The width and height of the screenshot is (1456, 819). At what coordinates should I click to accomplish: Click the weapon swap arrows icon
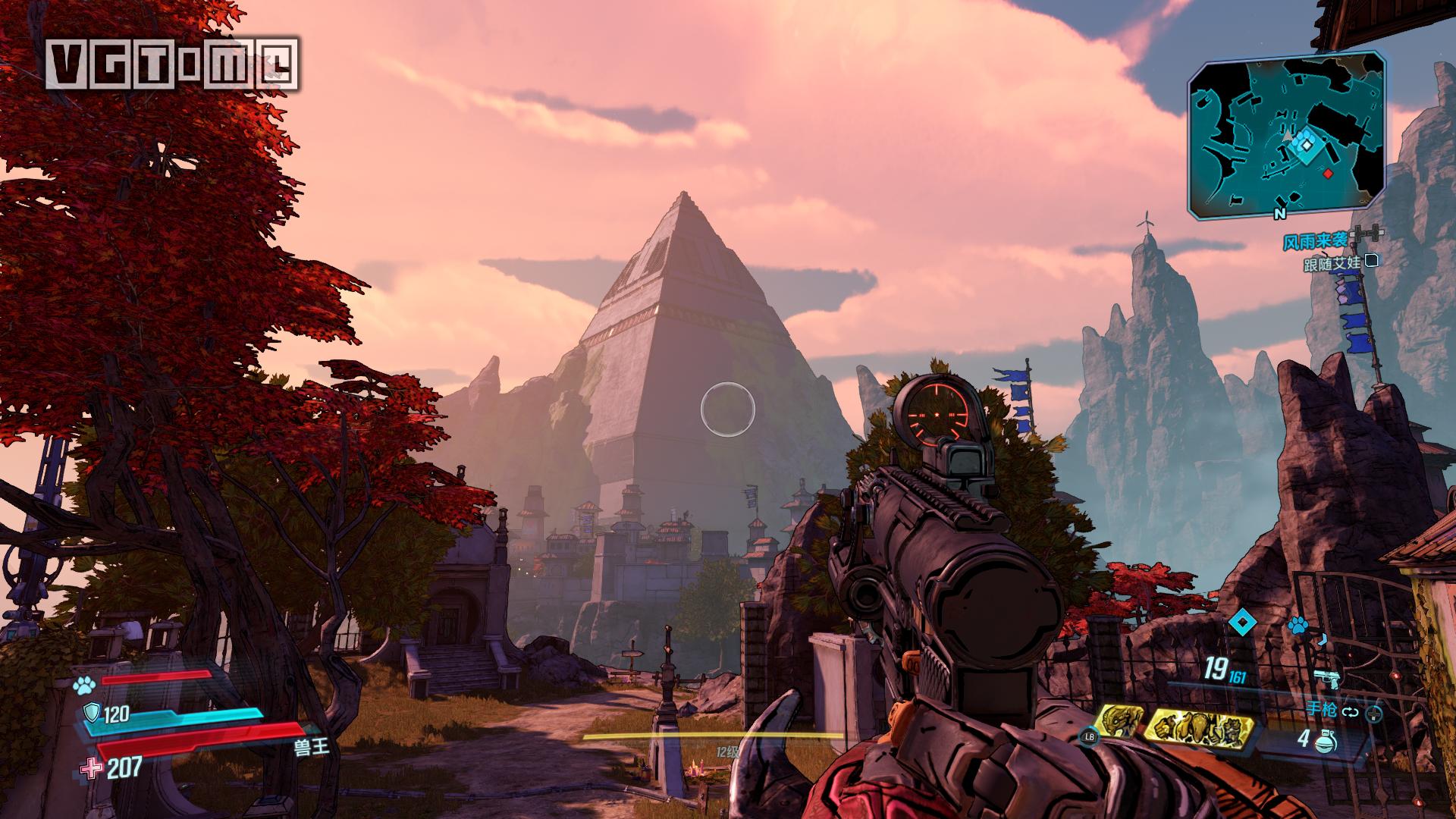tap(1350, 712)
